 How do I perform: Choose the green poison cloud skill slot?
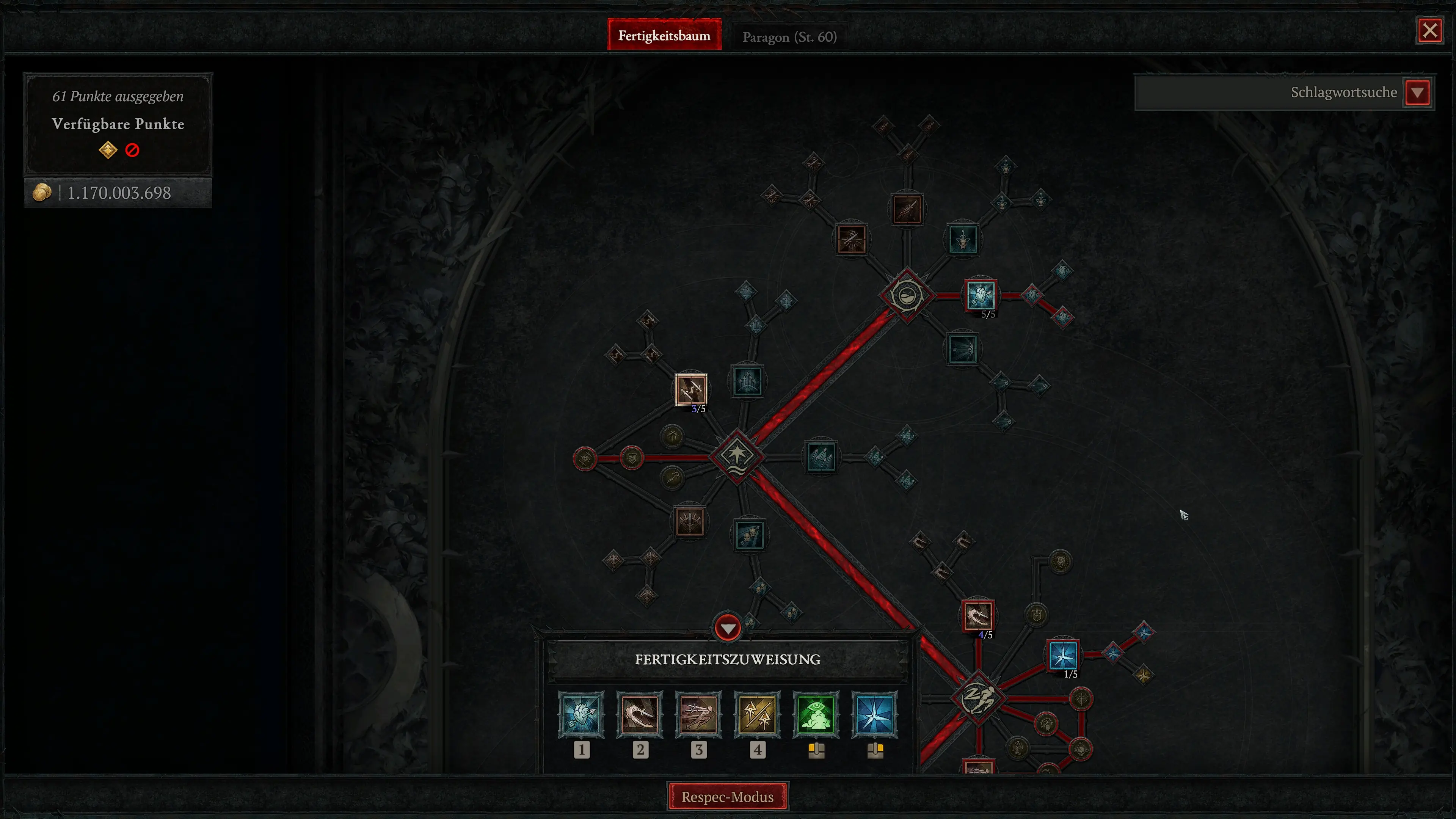click(816, 714)
